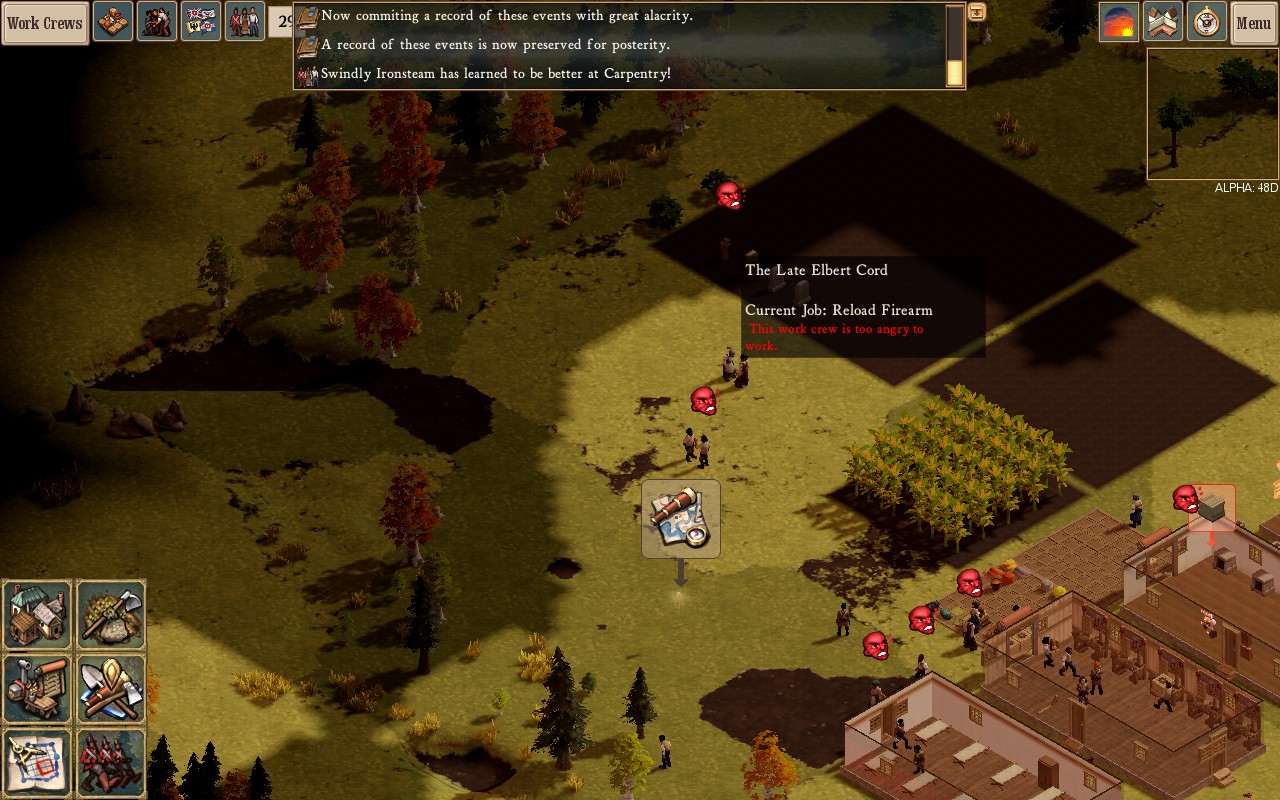Open the Work Crews panel
Image resolution: width=1280 pixels, height=800 pixels.
click(x=45, y=23)
